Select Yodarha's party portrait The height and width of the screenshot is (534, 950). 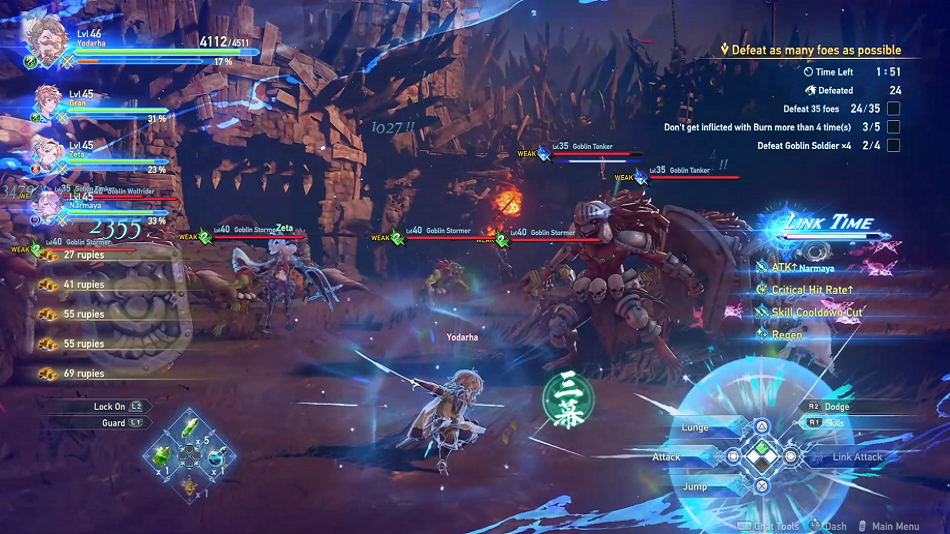click(x=42, y=37)
